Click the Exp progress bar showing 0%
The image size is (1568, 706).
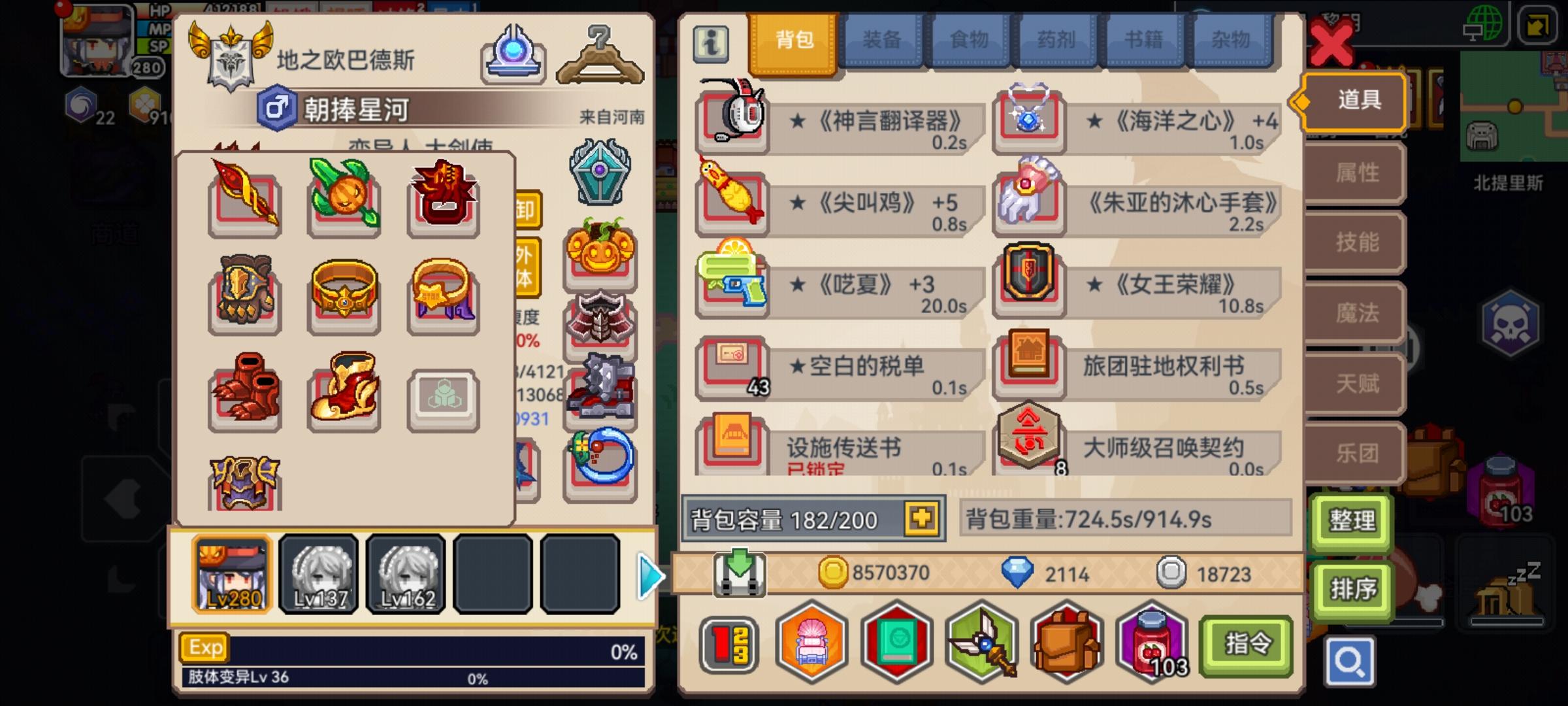click(412, 647)
